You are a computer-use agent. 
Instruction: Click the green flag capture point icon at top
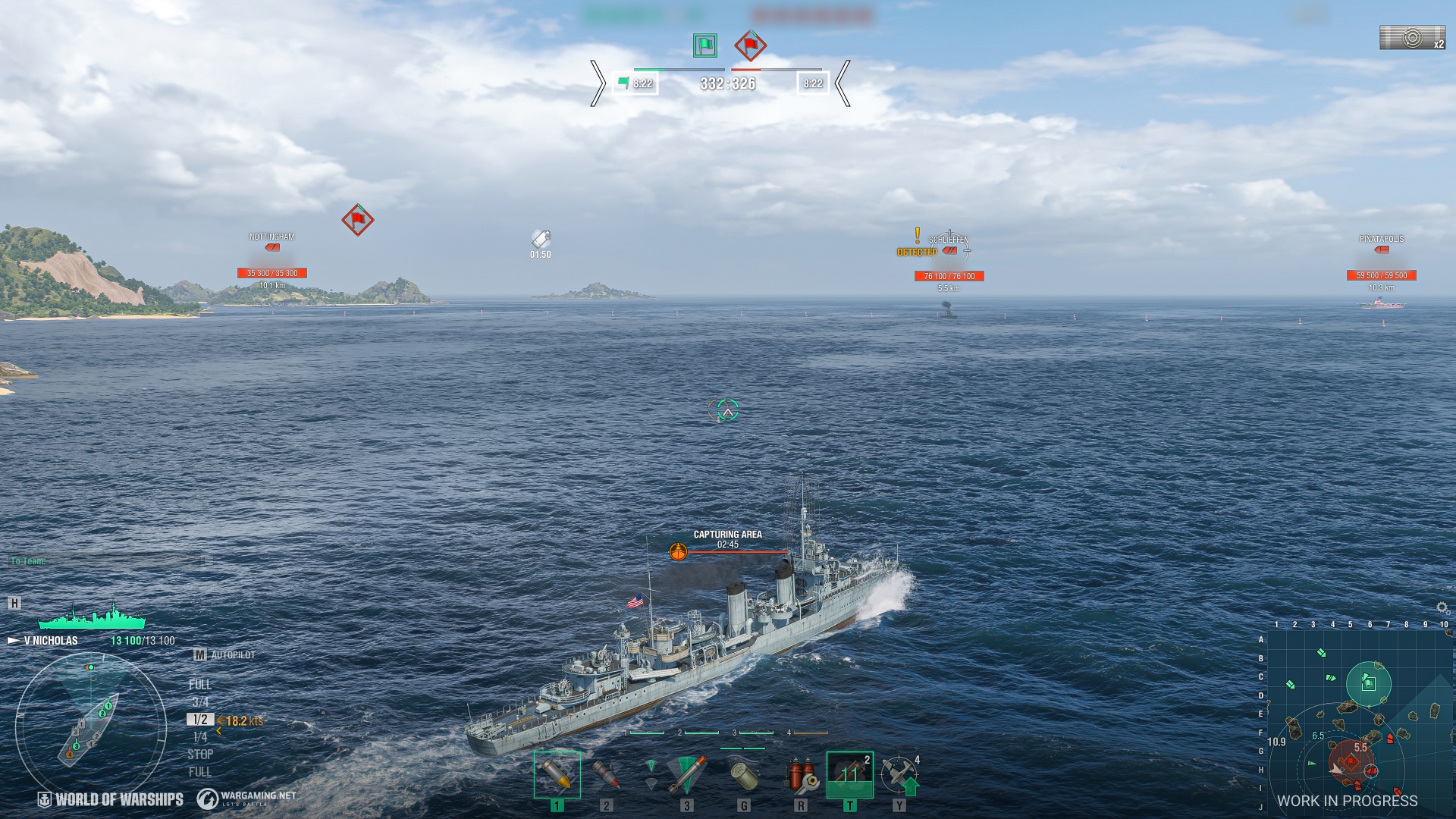click(705, 45)
